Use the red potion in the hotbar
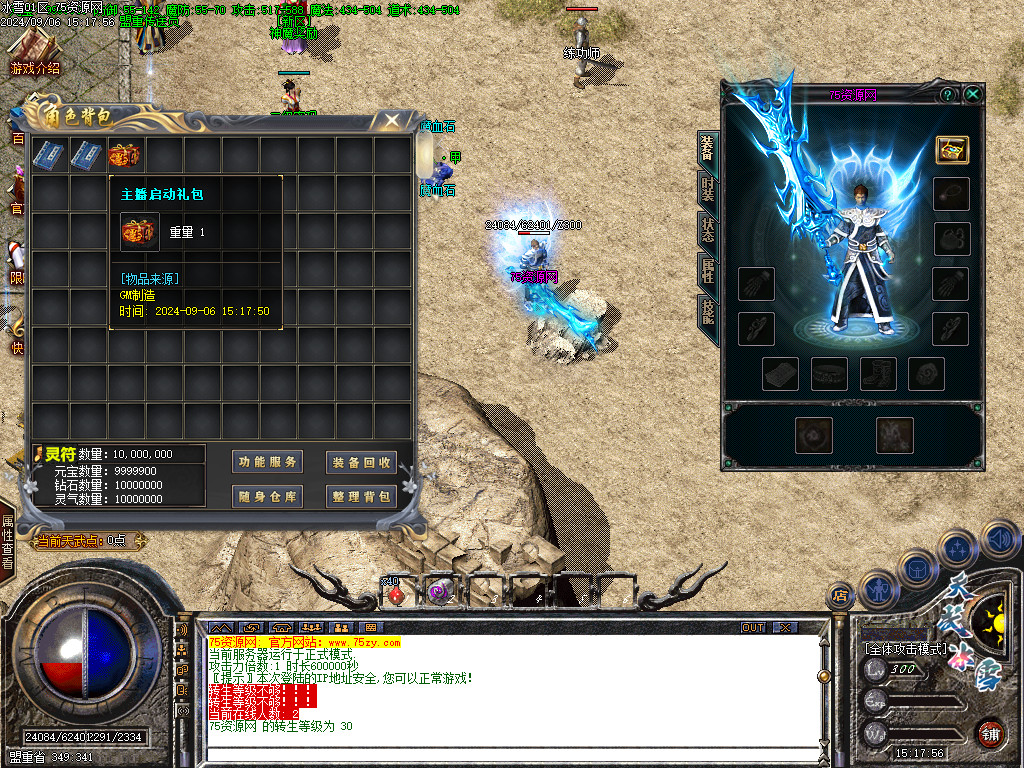This screenshot has height=768, width=1024. click(396, 594)
